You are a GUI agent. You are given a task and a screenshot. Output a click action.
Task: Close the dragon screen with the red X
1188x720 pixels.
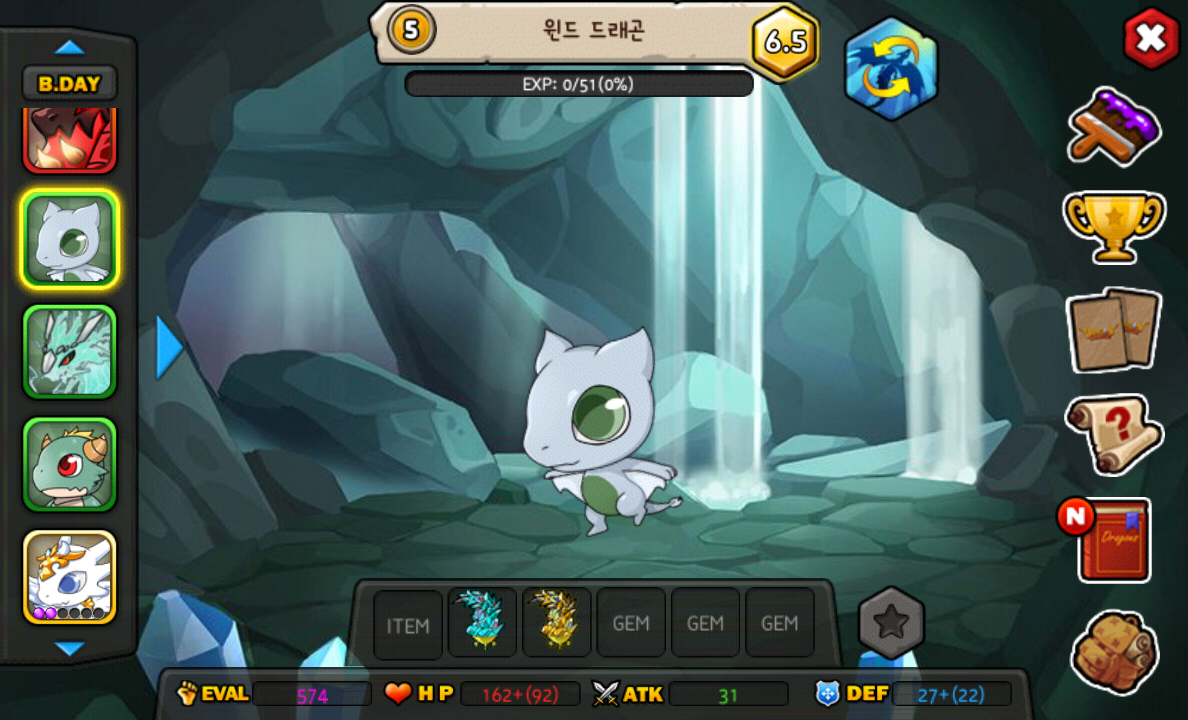coord(1150,39)
